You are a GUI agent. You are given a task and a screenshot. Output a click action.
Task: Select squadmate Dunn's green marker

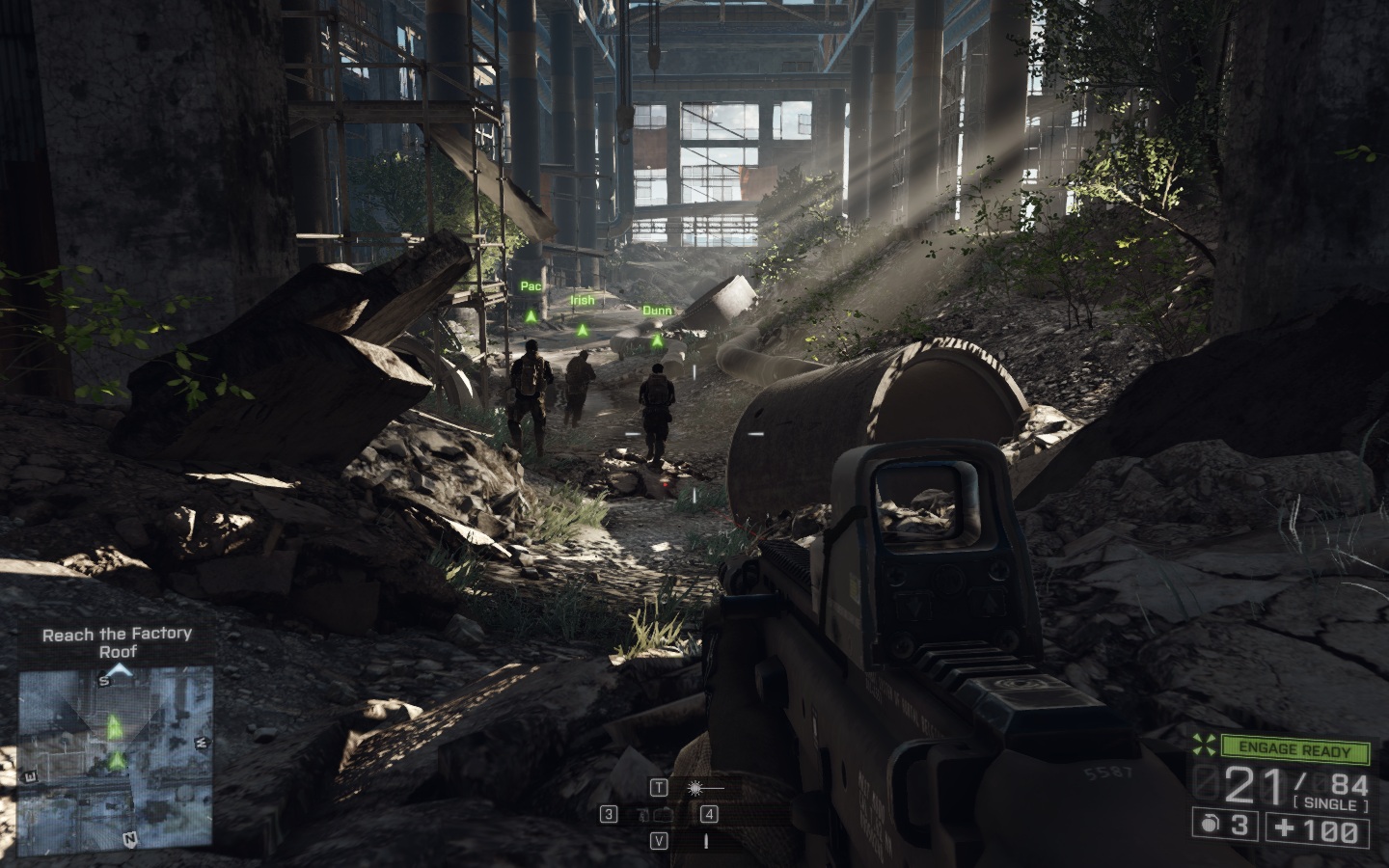coord(657,339)
